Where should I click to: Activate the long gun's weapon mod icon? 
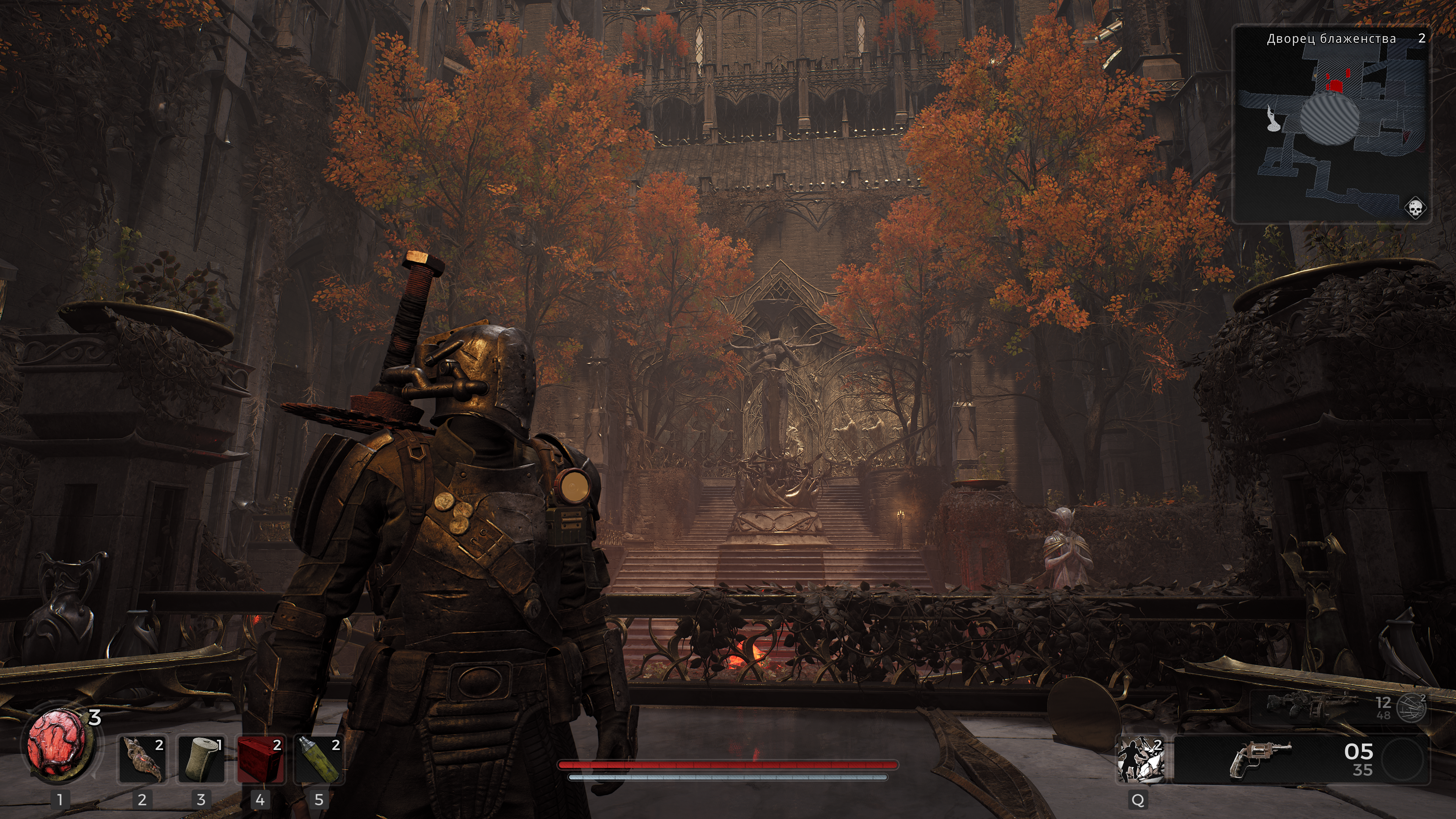tap(1411, 707)
